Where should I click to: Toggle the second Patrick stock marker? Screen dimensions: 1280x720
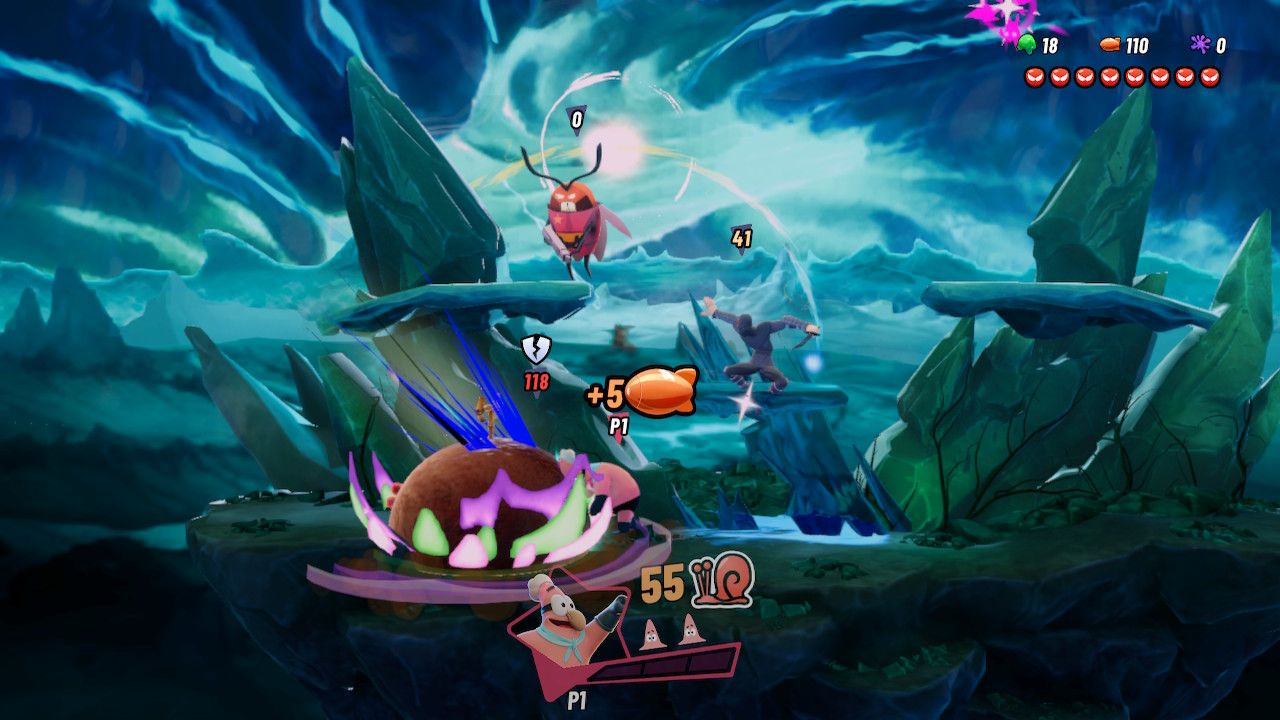(x=690, y=632)
